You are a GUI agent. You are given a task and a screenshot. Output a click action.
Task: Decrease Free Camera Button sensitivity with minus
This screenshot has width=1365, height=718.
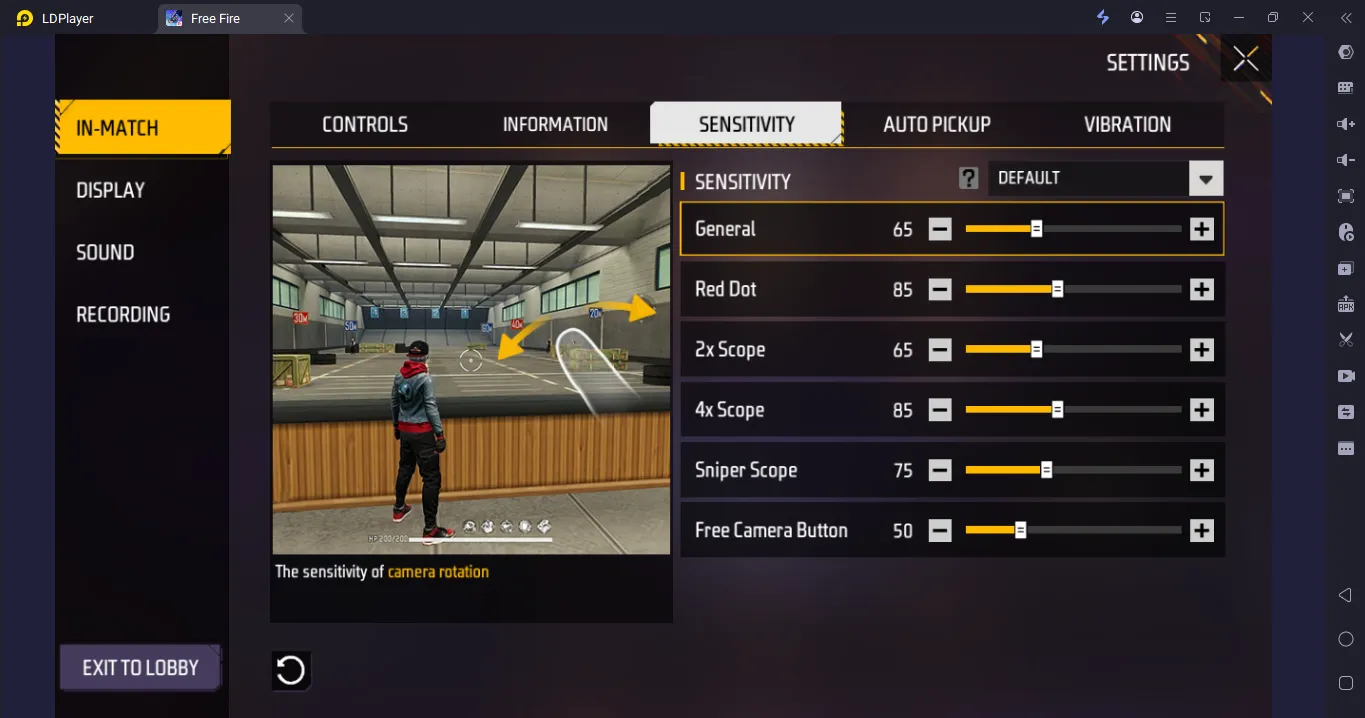940,531
